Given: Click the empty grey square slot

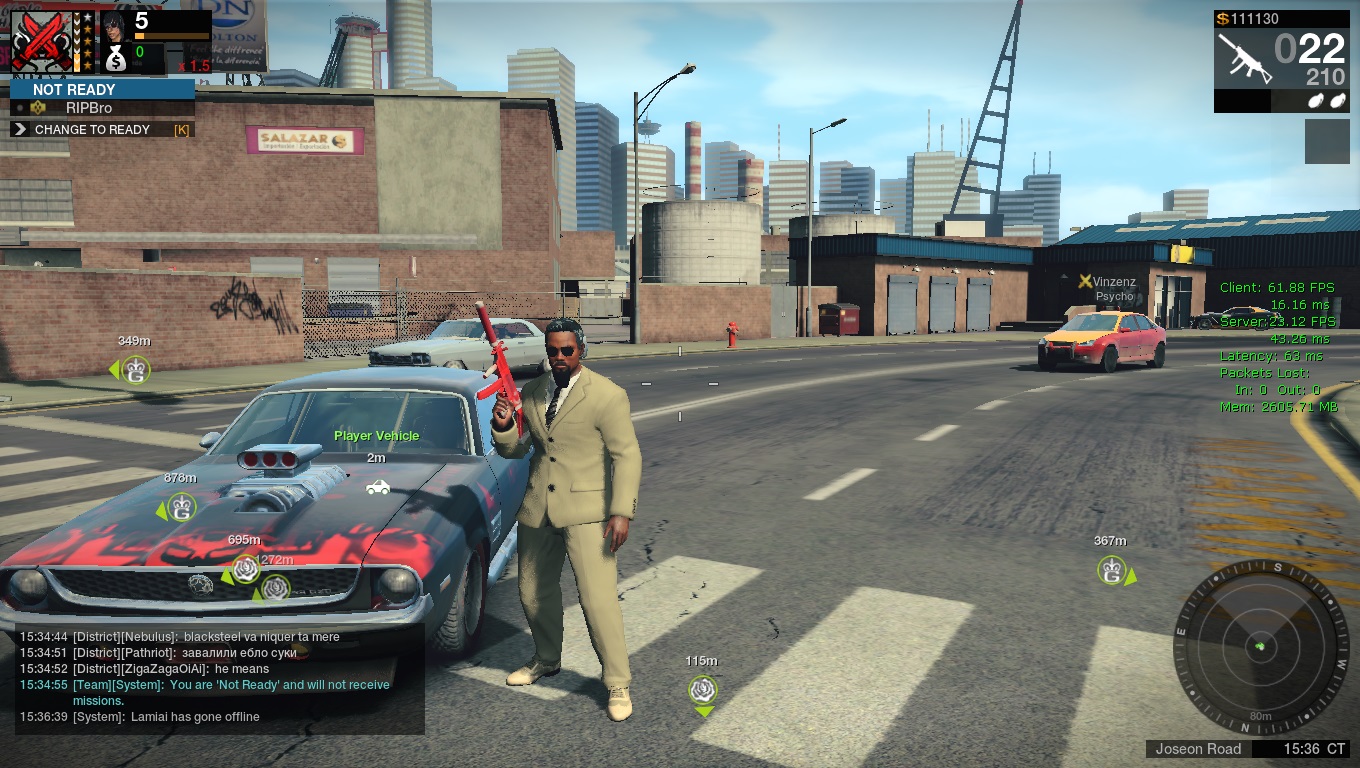Looking at the screenshot, I should coord(1326,141).
